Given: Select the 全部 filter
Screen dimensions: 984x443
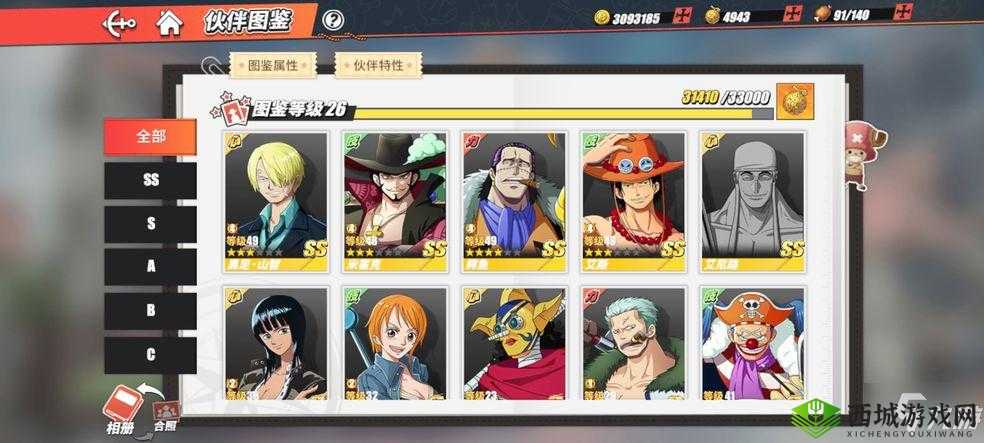Looking at the screenshot, I should (x=151, y=136).
